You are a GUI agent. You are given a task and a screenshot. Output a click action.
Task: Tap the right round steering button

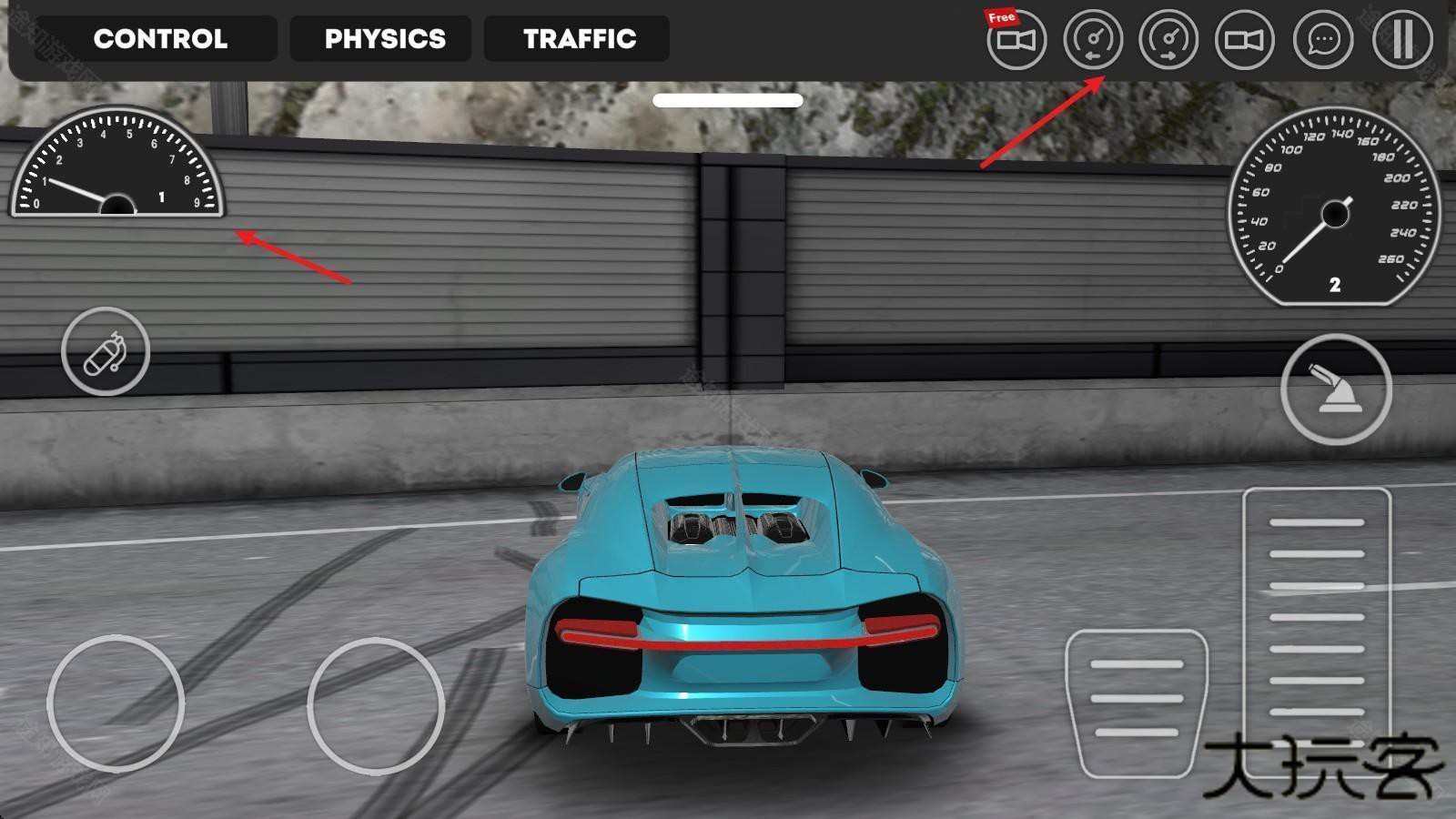click(x=376, y=705)
